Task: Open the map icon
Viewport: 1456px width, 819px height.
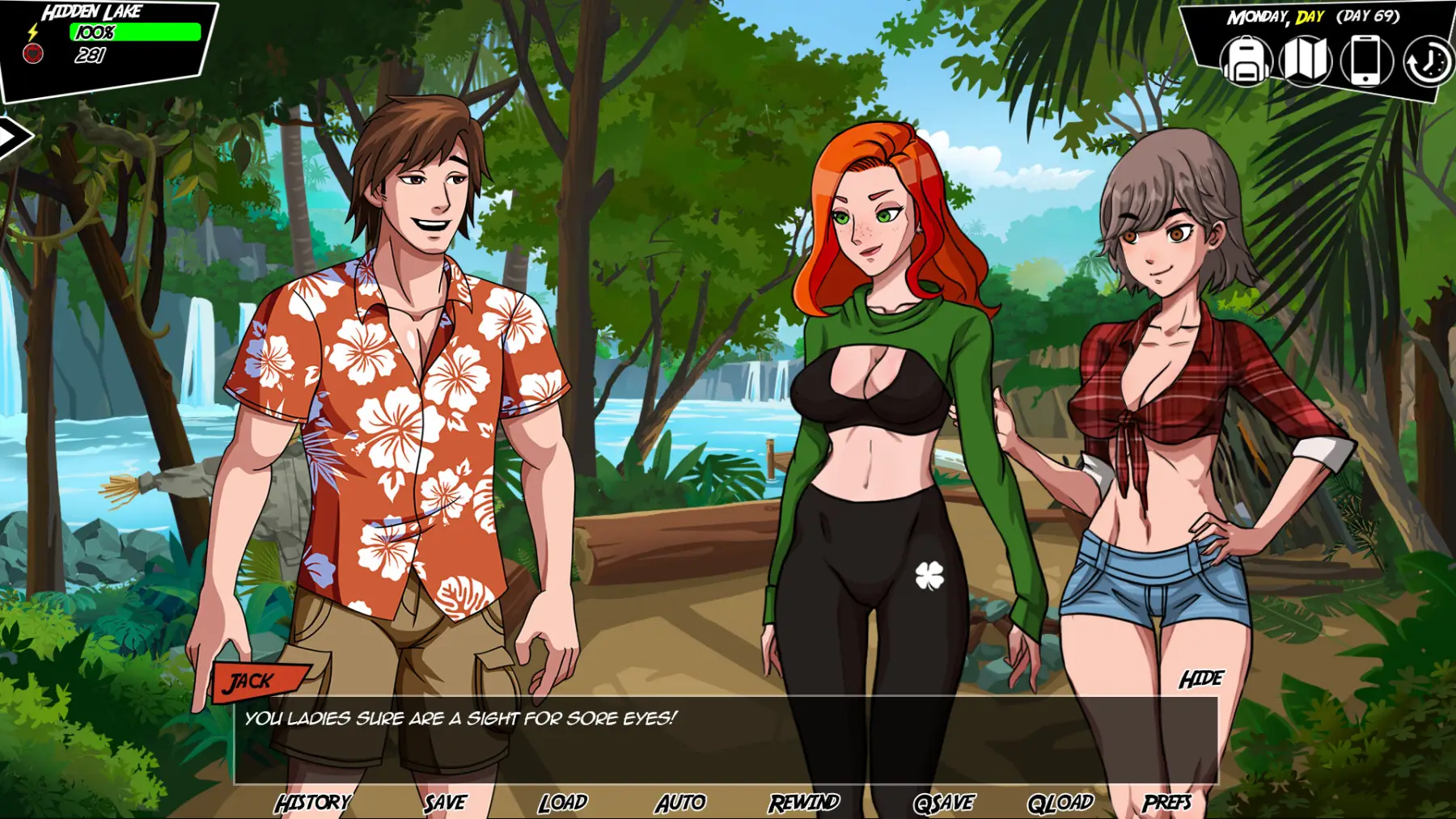Action: point(1306,61)
